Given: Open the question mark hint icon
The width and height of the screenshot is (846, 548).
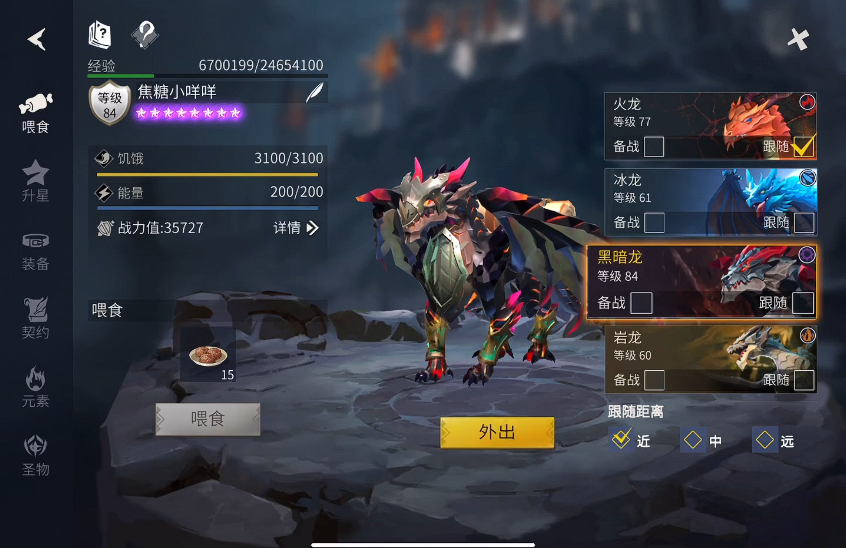Looking at the screenshot, I should tap(145, 36).
